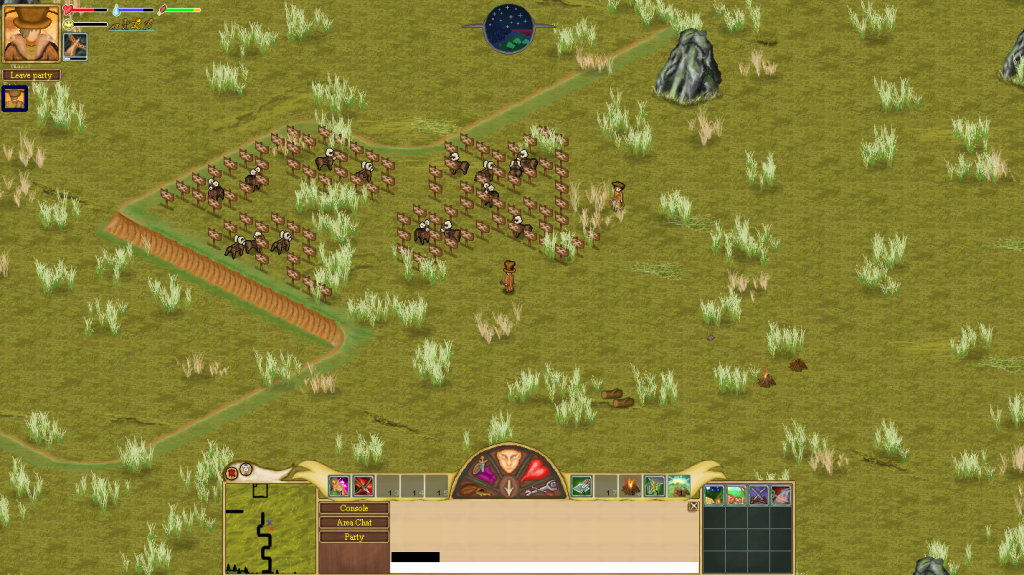Open the player character portrait
1024x575 pixels.
click(31, 33)
